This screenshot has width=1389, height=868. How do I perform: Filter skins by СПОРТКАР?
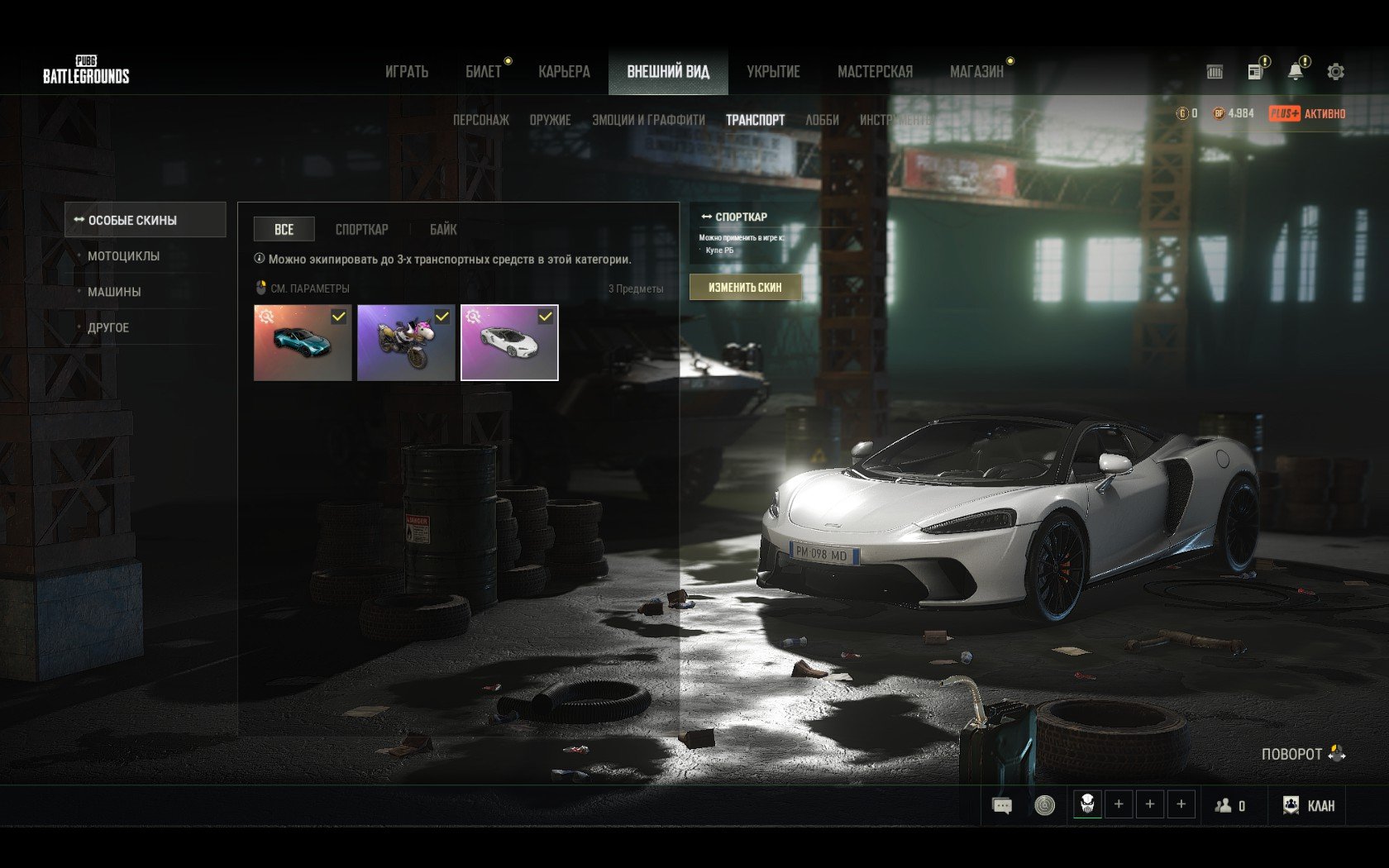[x=361, y=229]
